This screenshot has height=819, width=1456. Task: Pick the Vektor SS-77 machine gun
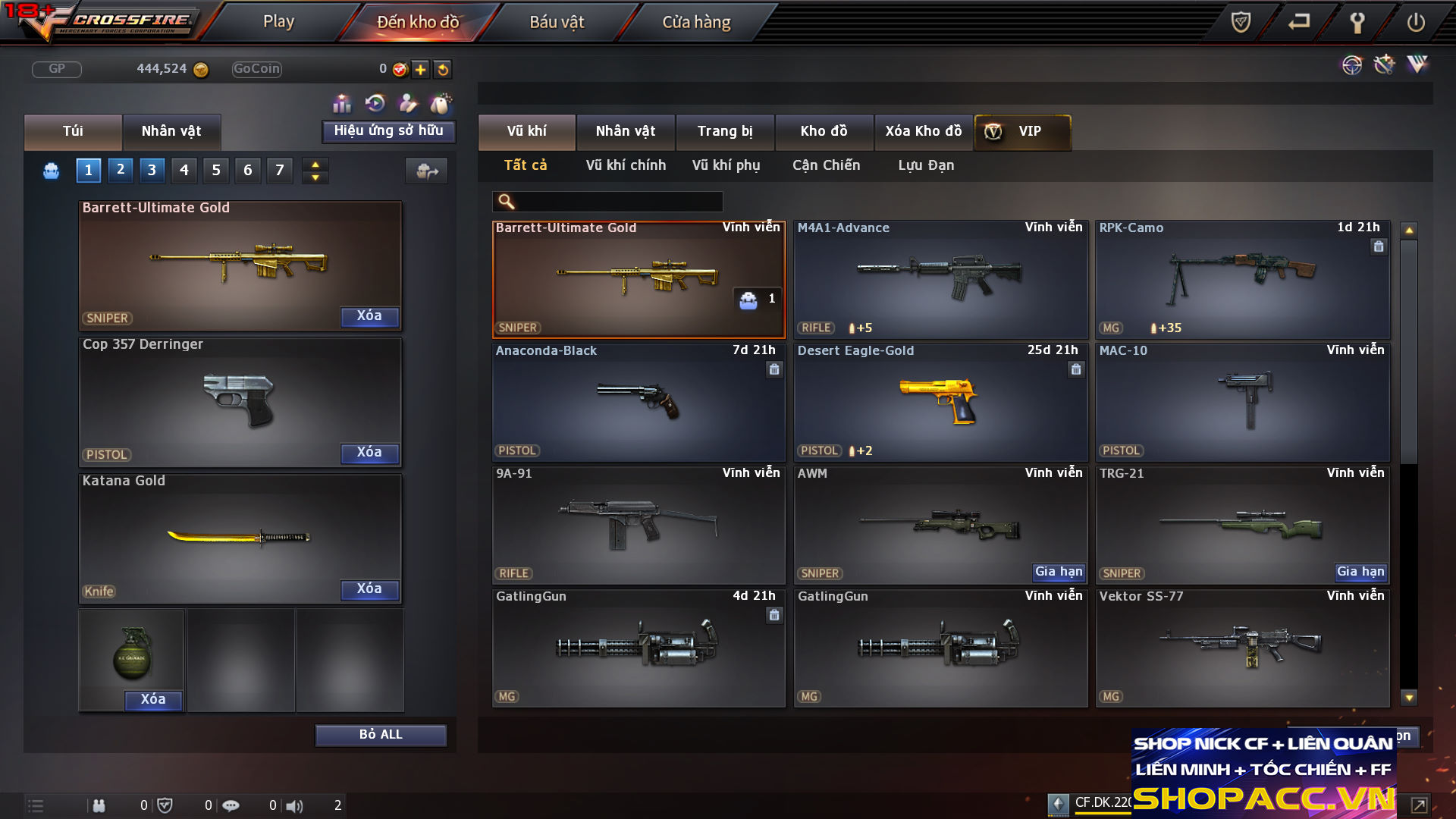1242,648
